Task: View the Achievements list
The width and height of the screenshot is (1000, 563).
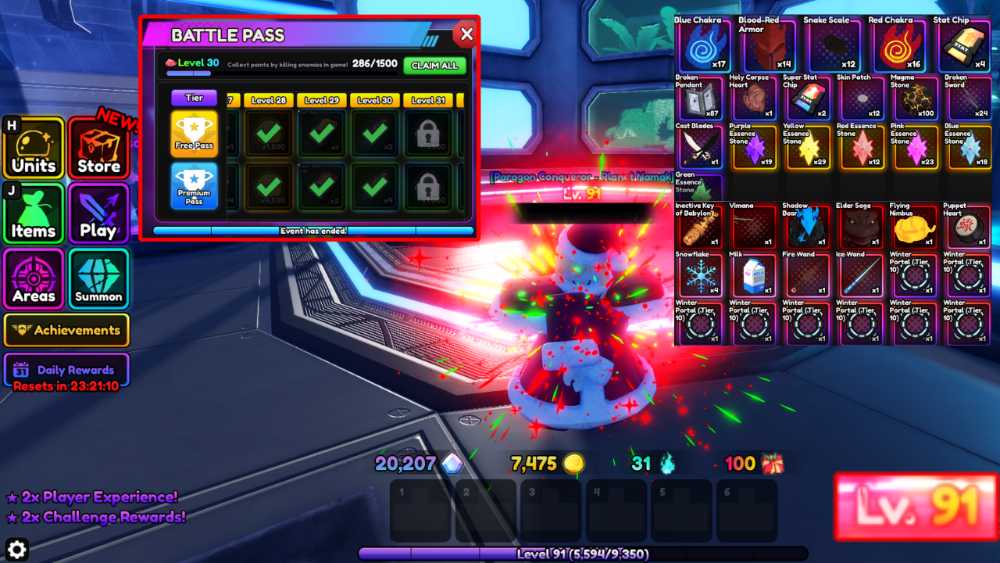Action: click(x=66, y=330)
